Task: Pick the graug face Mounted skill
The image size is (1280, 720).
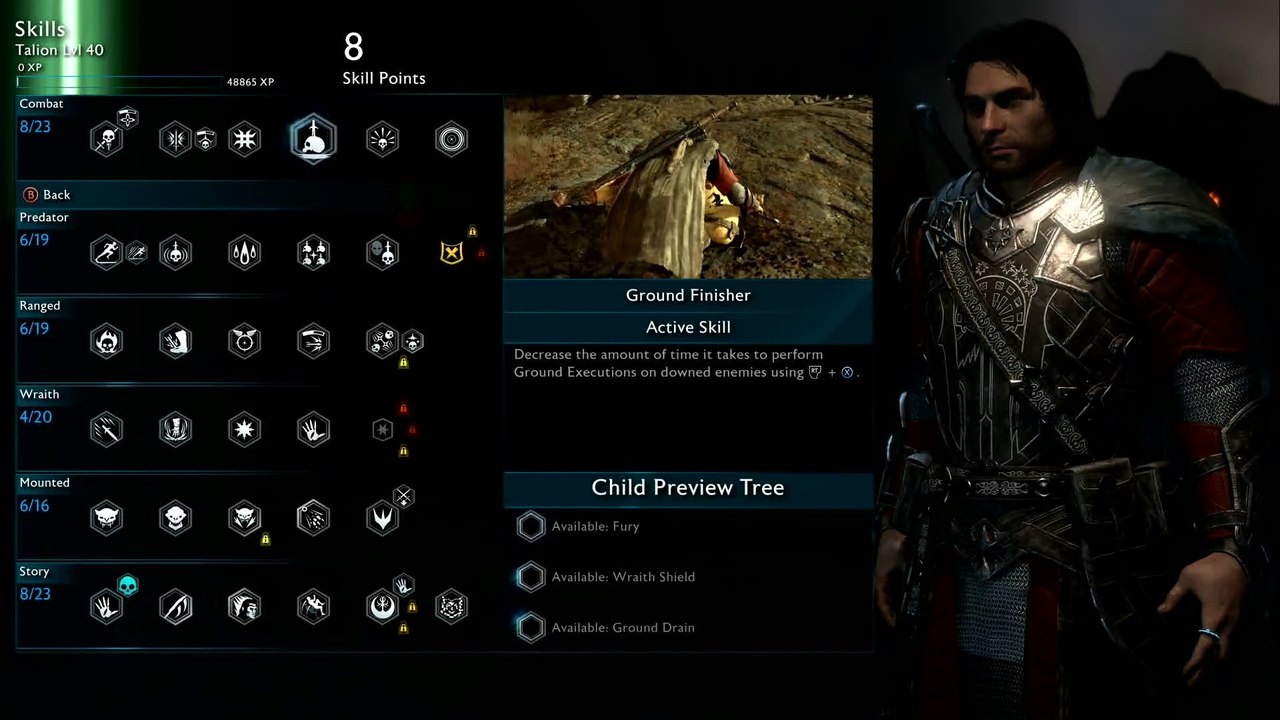Action: [175, 518]
